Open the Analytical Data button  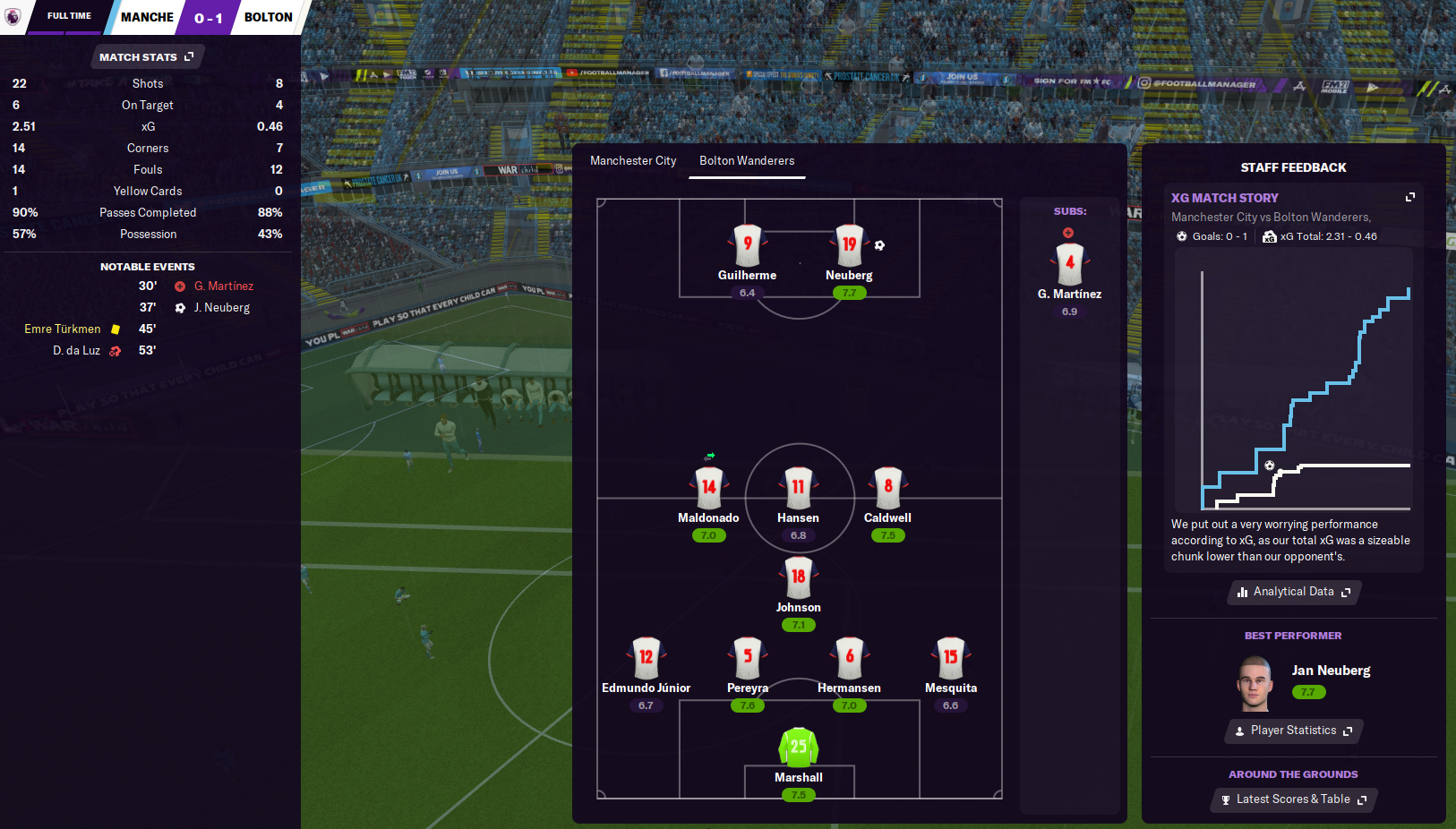pyautogui.click(x=1293, y=592)
